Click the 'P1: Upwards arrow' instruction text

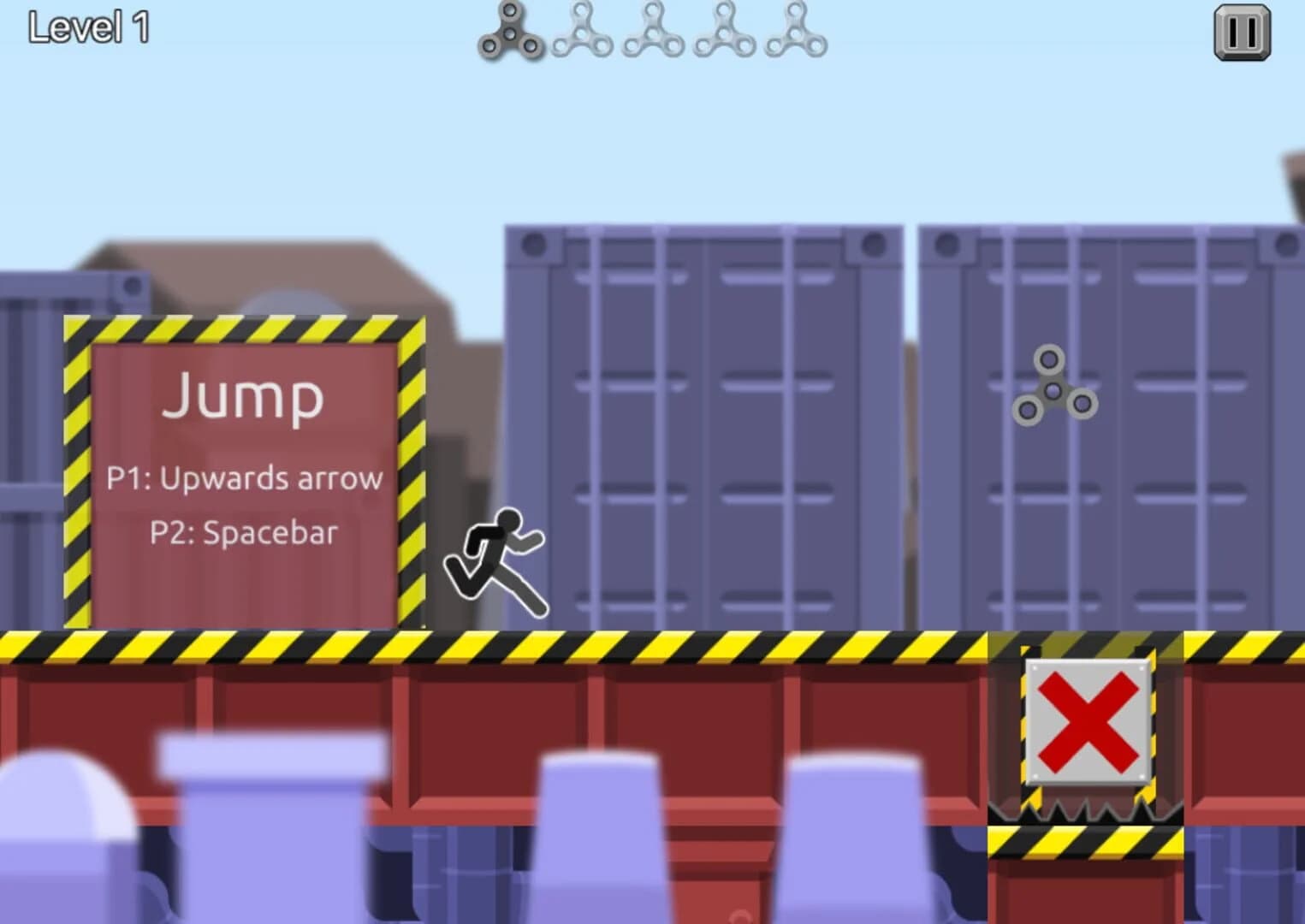click(x=246, y=479)
